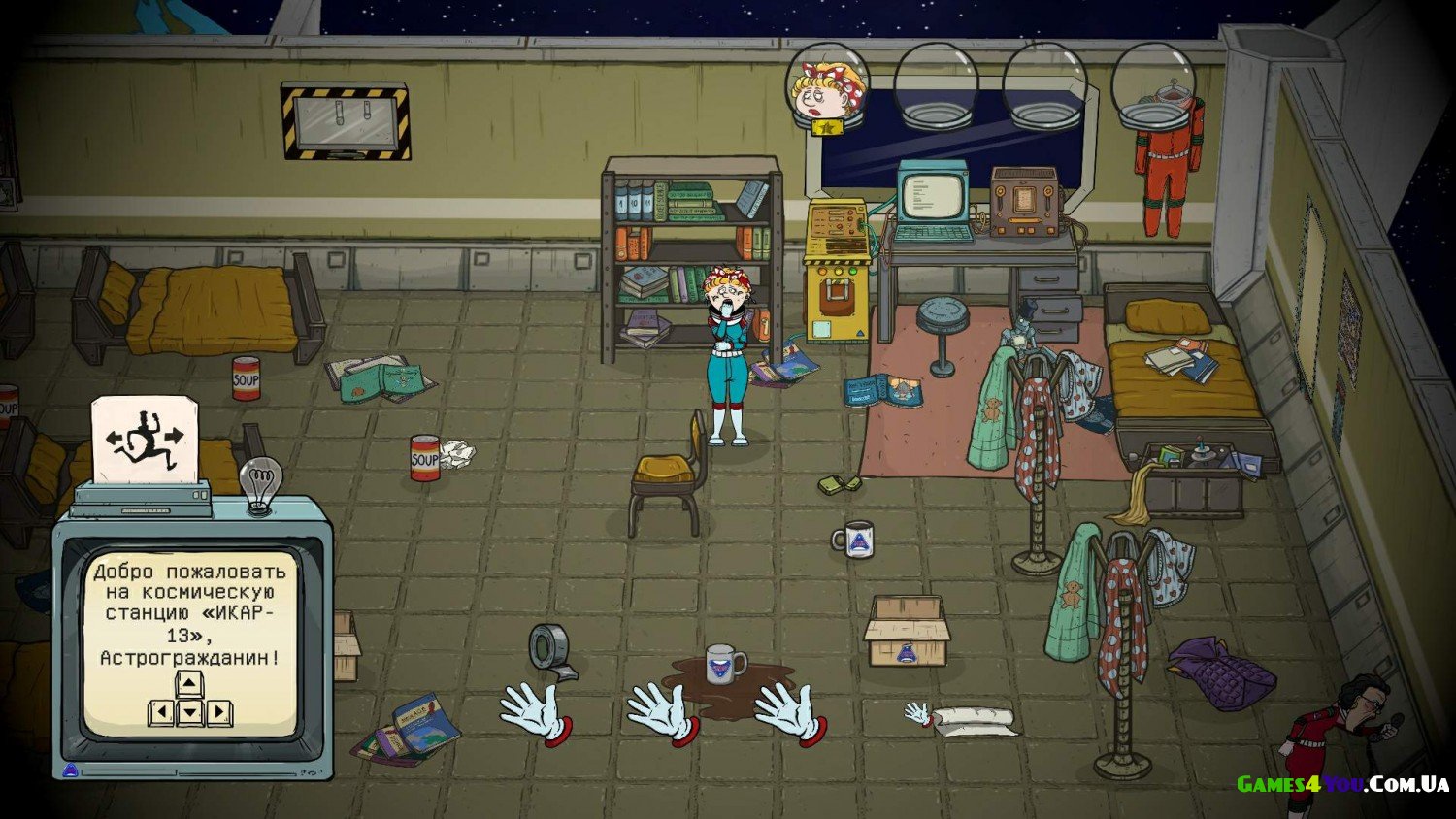
Task: Open the Games4You.Com.UA watermark link
Action: click(x=1342, y=784)
